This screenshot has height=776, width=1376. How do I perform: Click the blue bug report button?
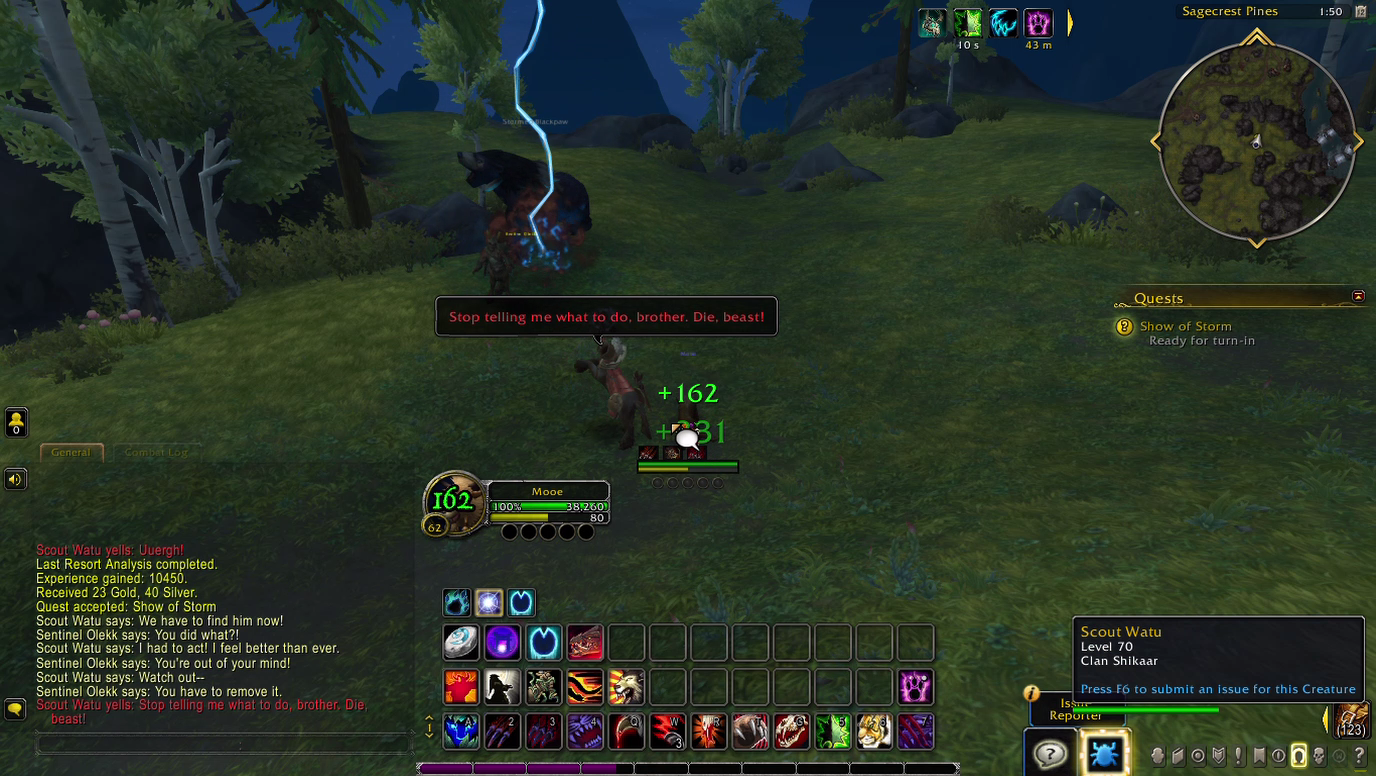(x=1104, y=753)
